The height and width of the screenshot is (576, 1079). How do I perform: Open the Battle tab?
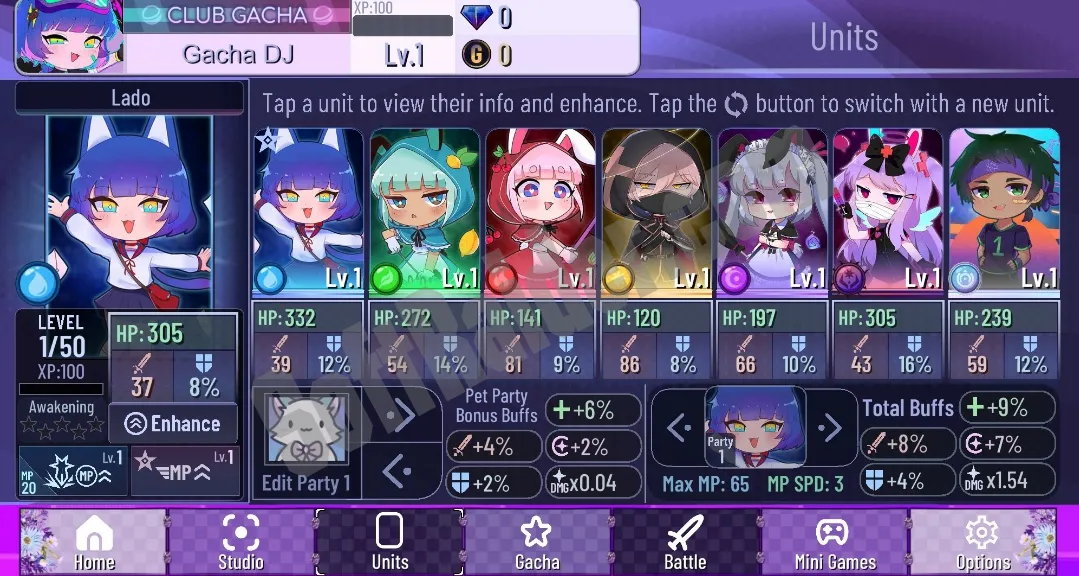coord(685,541)
